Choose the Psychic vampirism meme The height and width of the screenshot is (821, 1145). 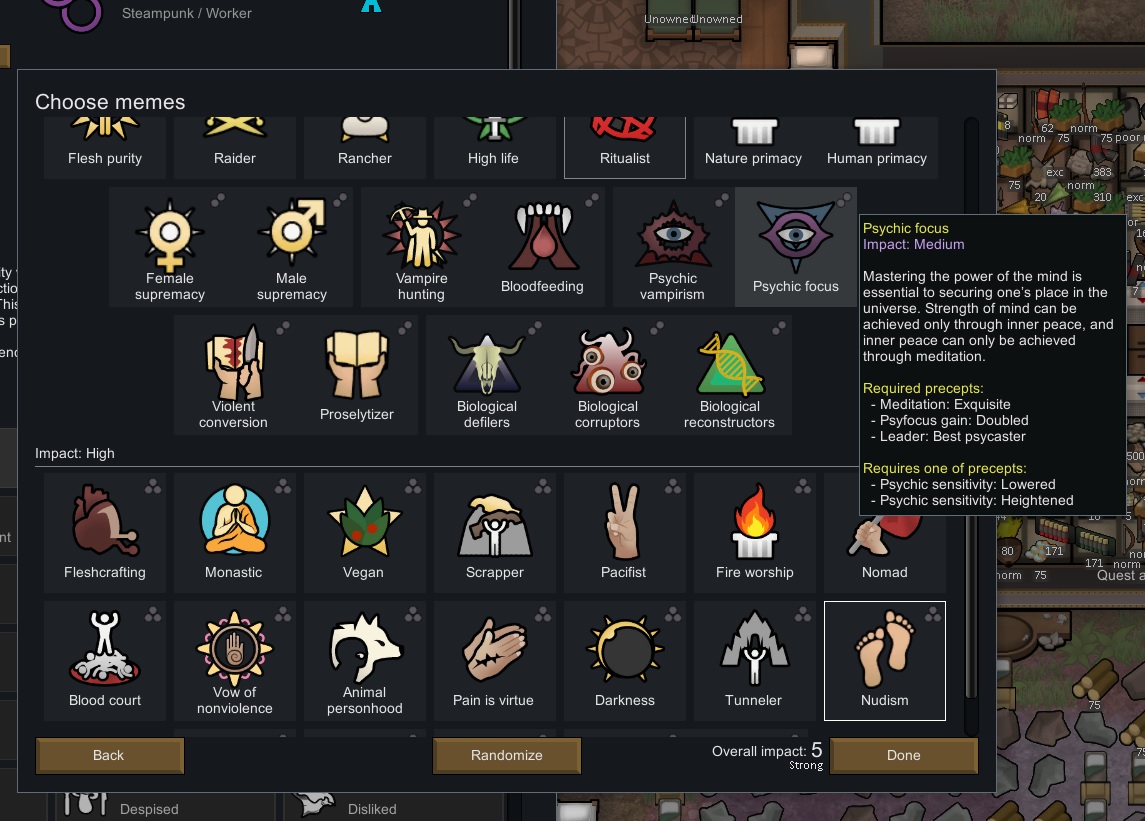point(673,247)
